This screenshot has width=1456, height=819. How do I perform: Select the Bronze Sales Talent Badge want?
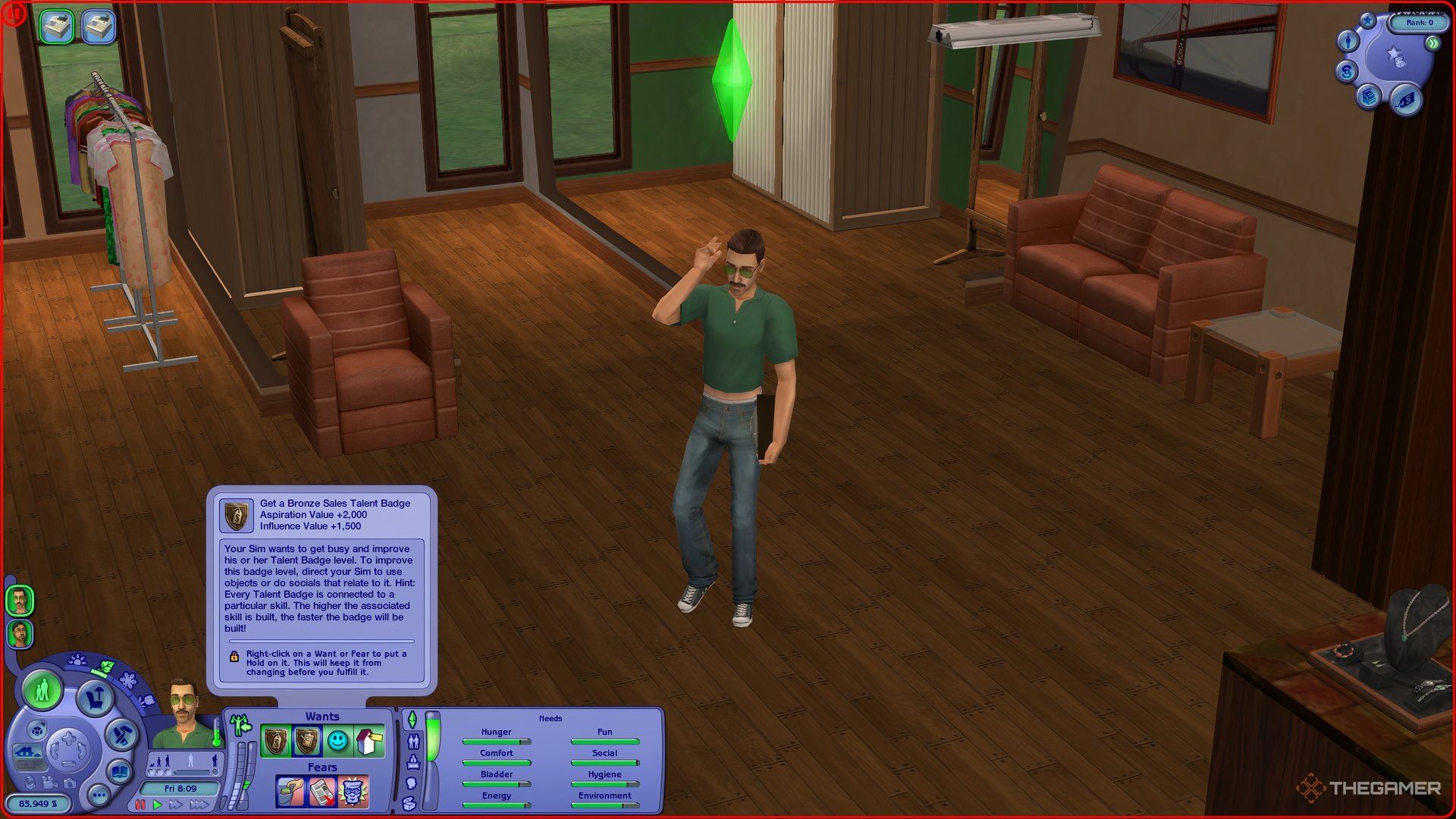point(276,741)
